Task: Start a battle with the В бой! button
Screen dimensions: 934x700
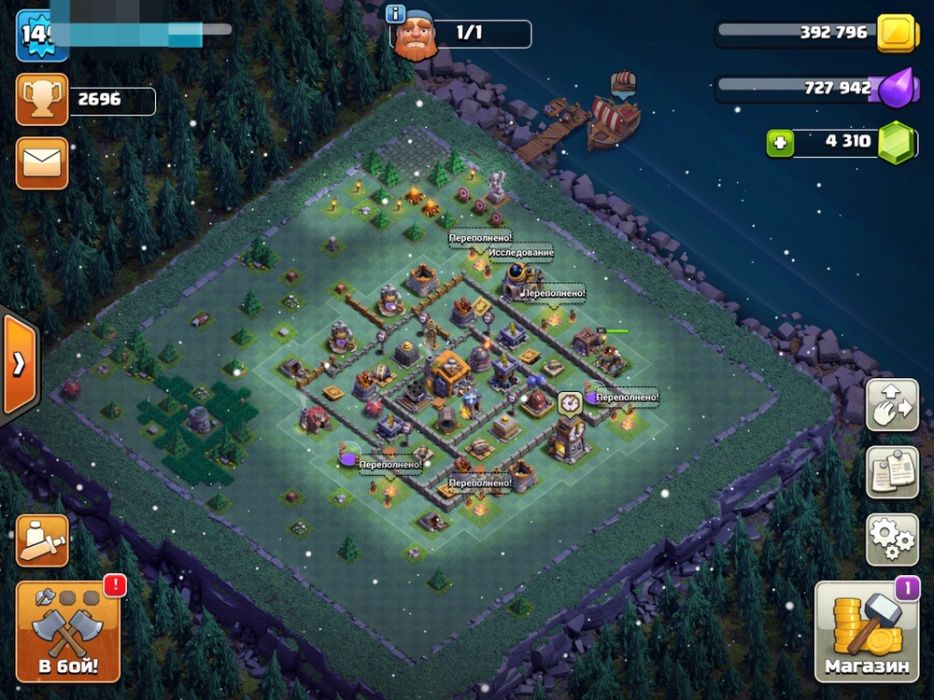Action: 68,630
